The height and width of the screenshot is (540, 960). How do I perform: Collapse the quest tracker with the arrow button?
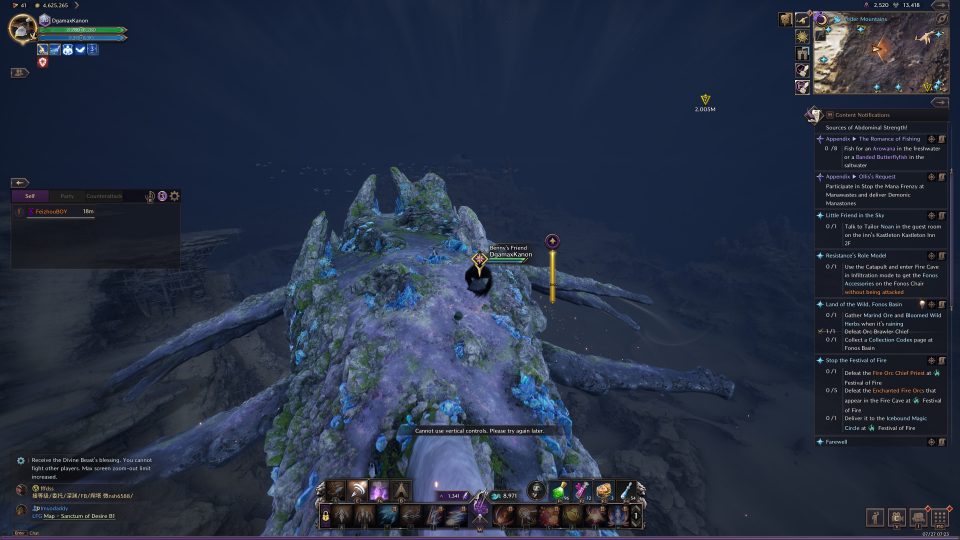[939, 102]
